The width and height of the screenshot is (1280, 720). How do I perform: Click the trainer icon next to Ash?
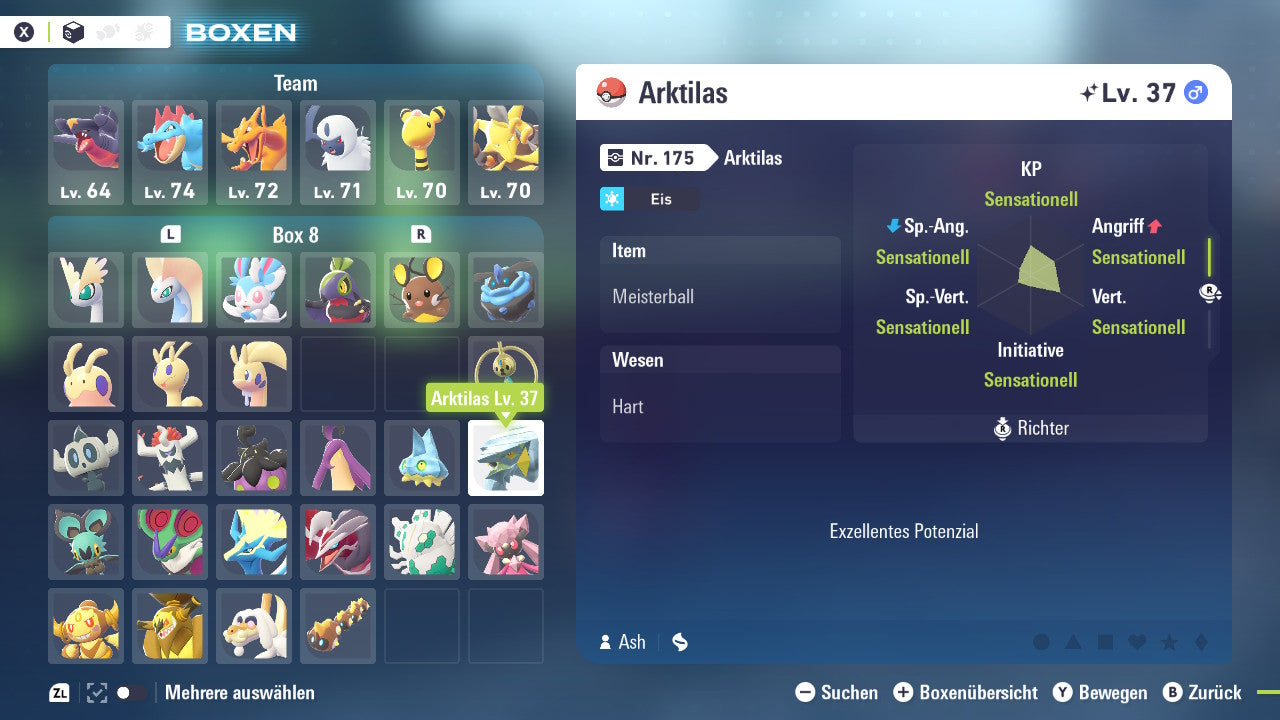click(607, 642)
